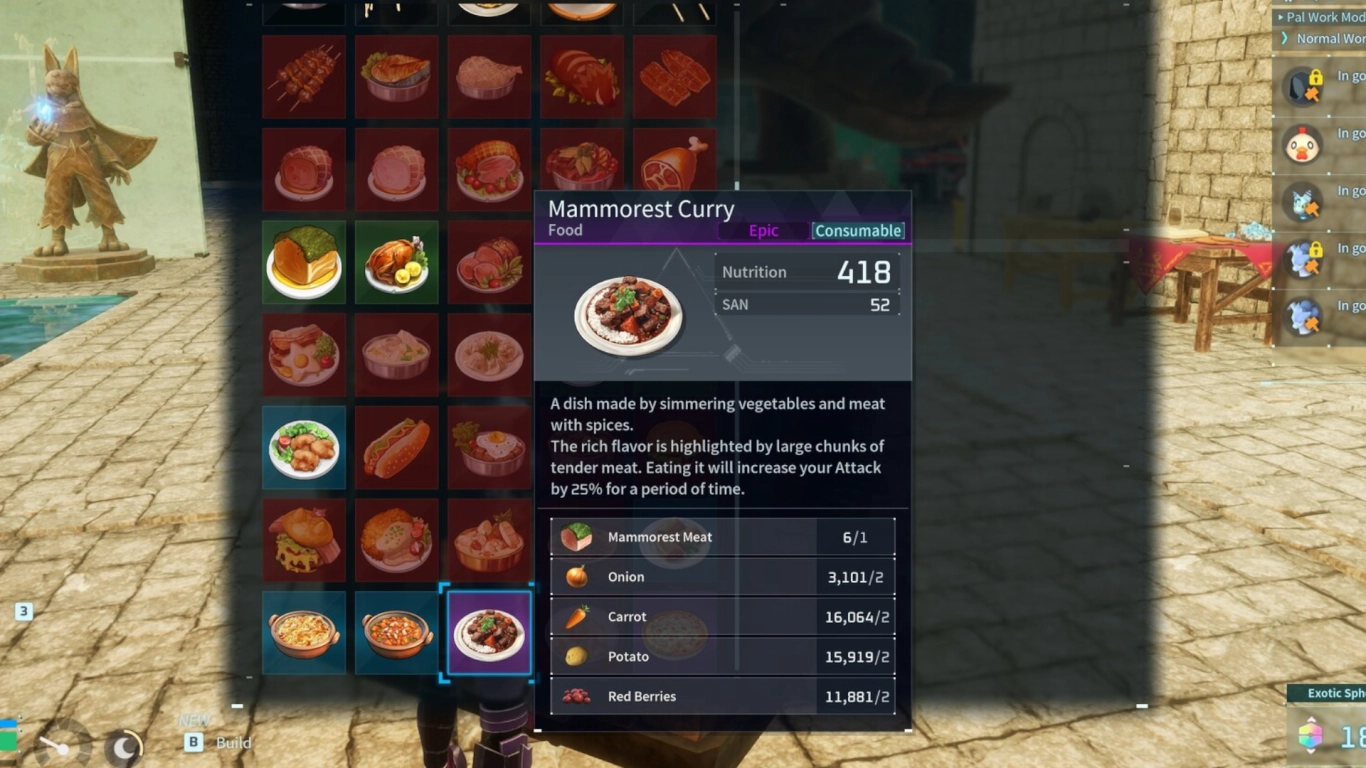1366x768 pixels.
Task: Select the skewered meat recipe icon
Action: 304,78
